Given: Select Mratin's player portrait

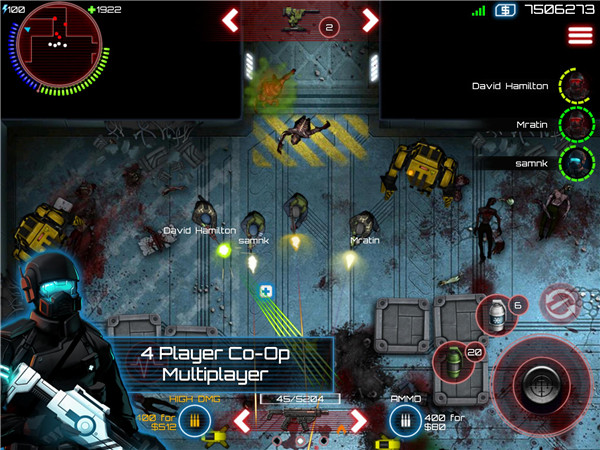Looking at the screenshot, I should click(575, 124).
